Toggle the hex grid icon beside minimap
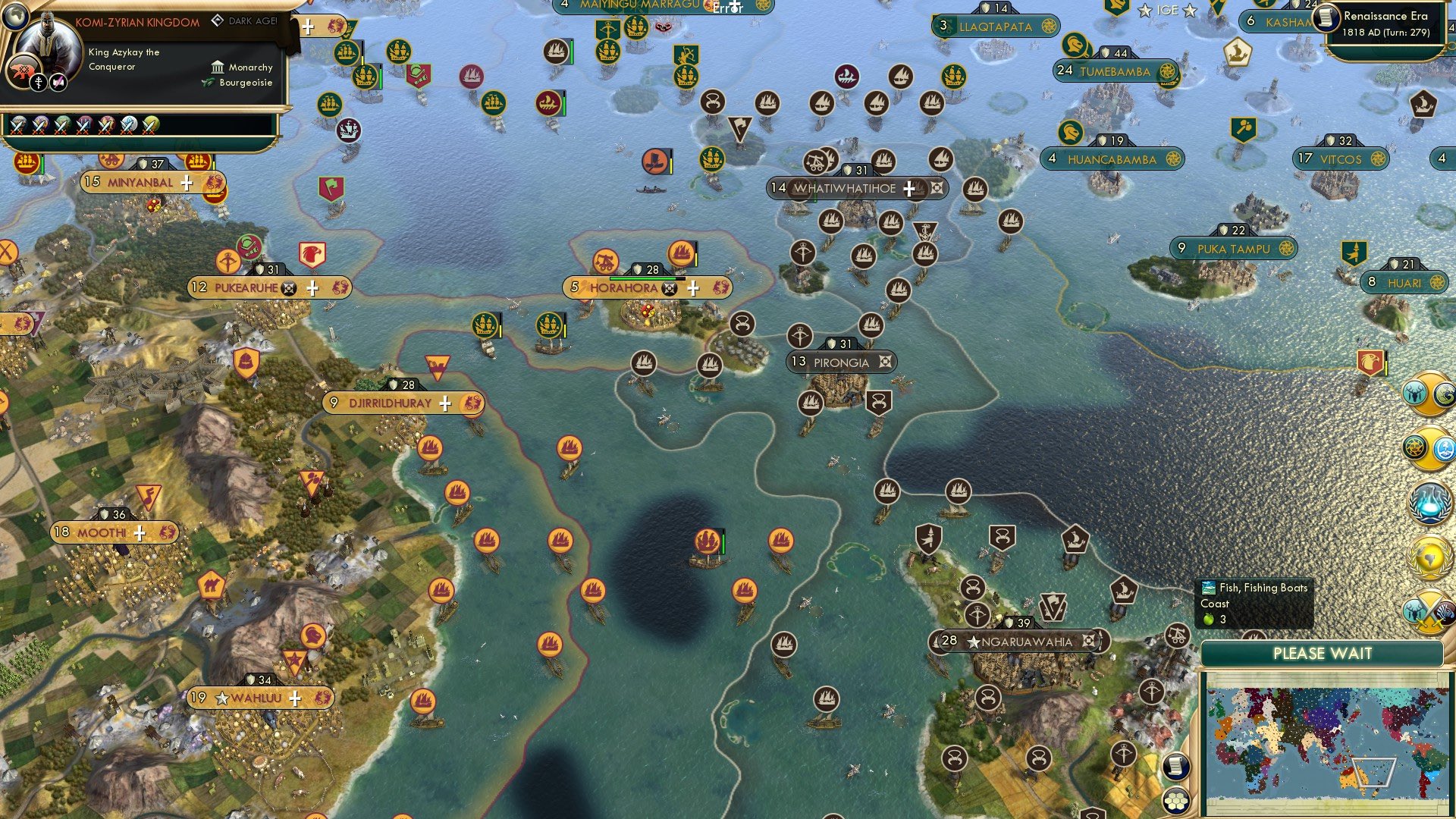1456x819 pixels. click(1175, 801)
